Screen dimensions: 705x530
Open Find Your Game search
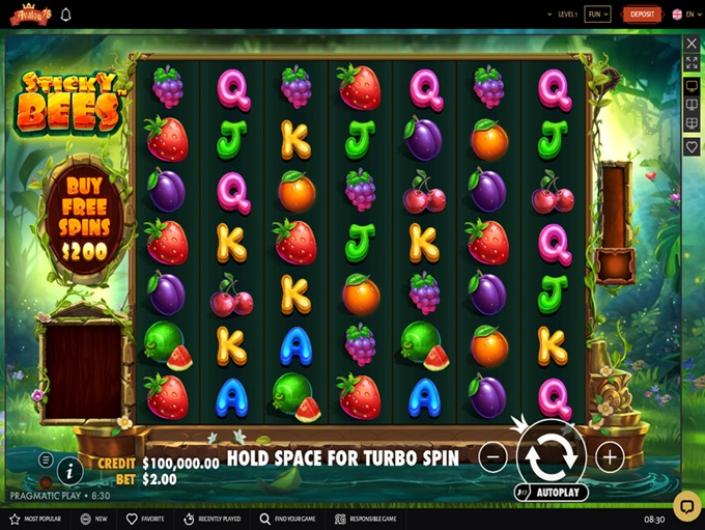[291, 520]
